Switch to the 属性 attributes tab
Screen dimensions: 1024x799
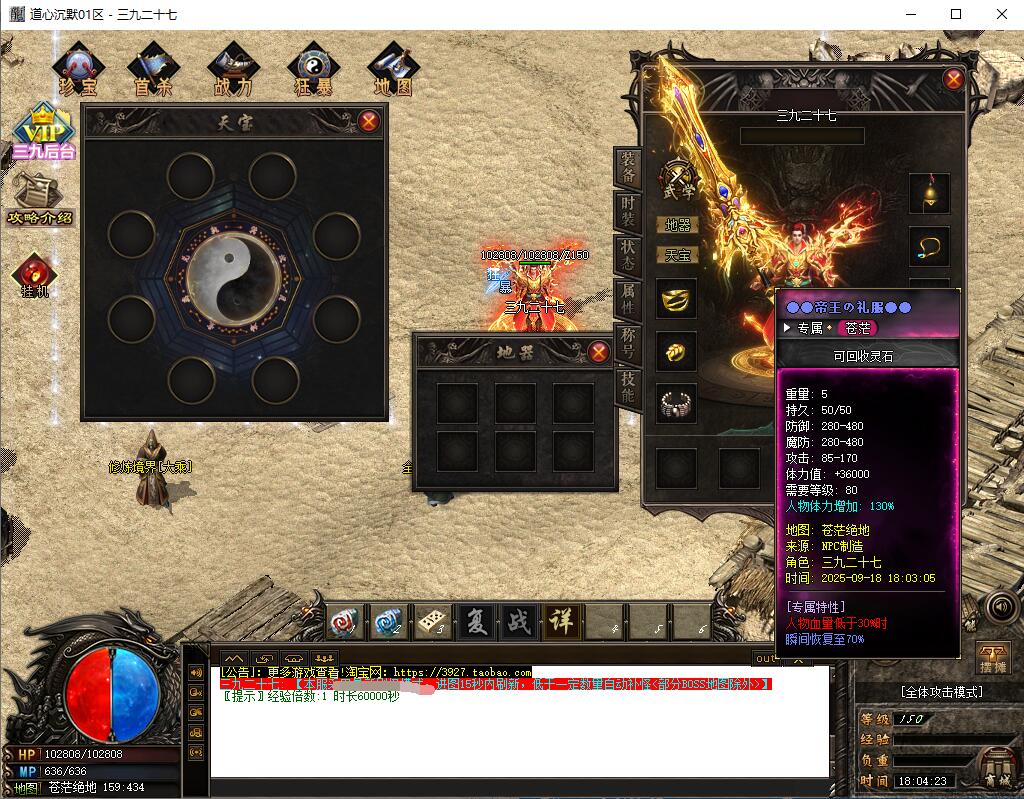(x=628, y=299)
